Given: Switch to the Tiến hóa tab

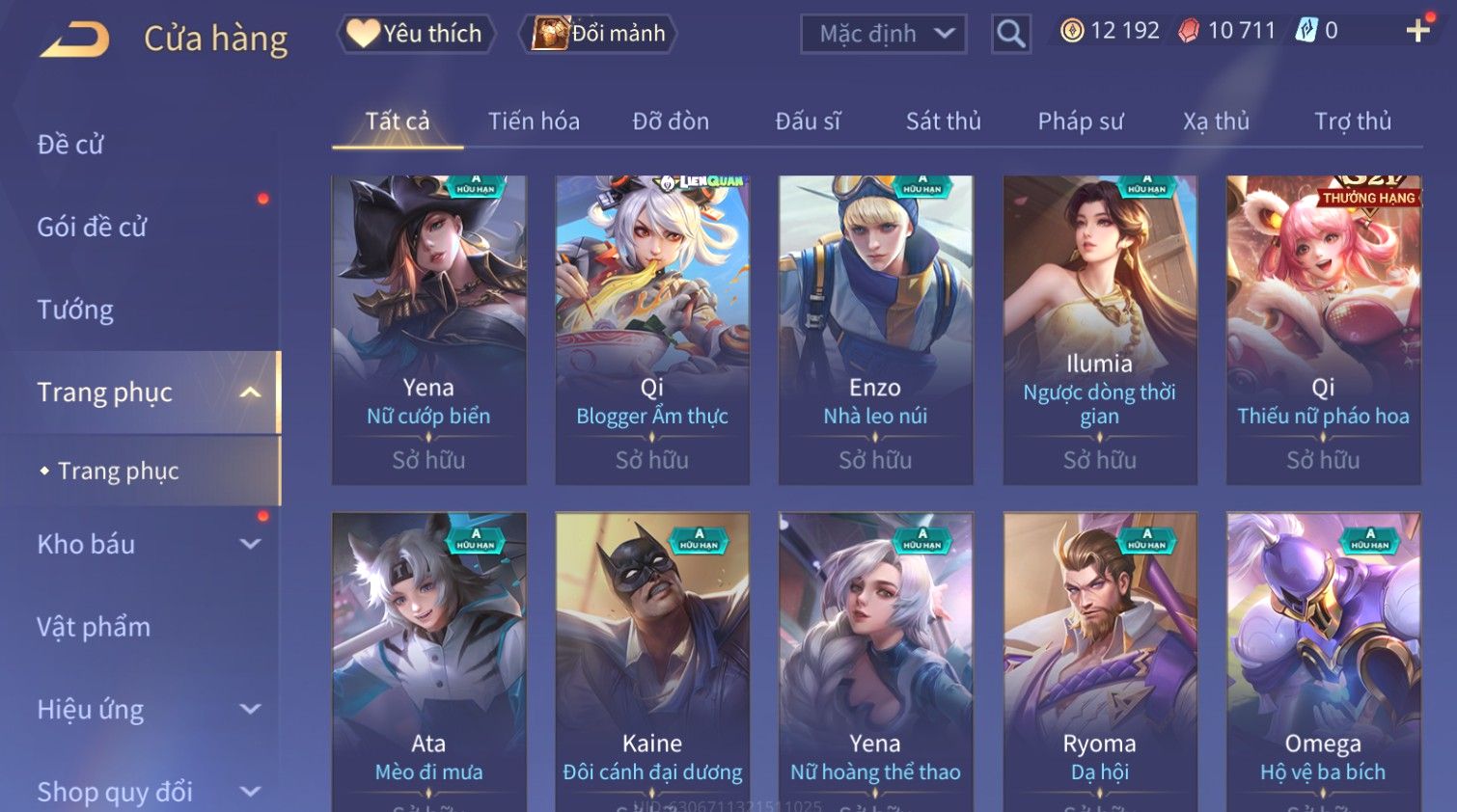Looking at the screenshot, I should coord(534,122).
